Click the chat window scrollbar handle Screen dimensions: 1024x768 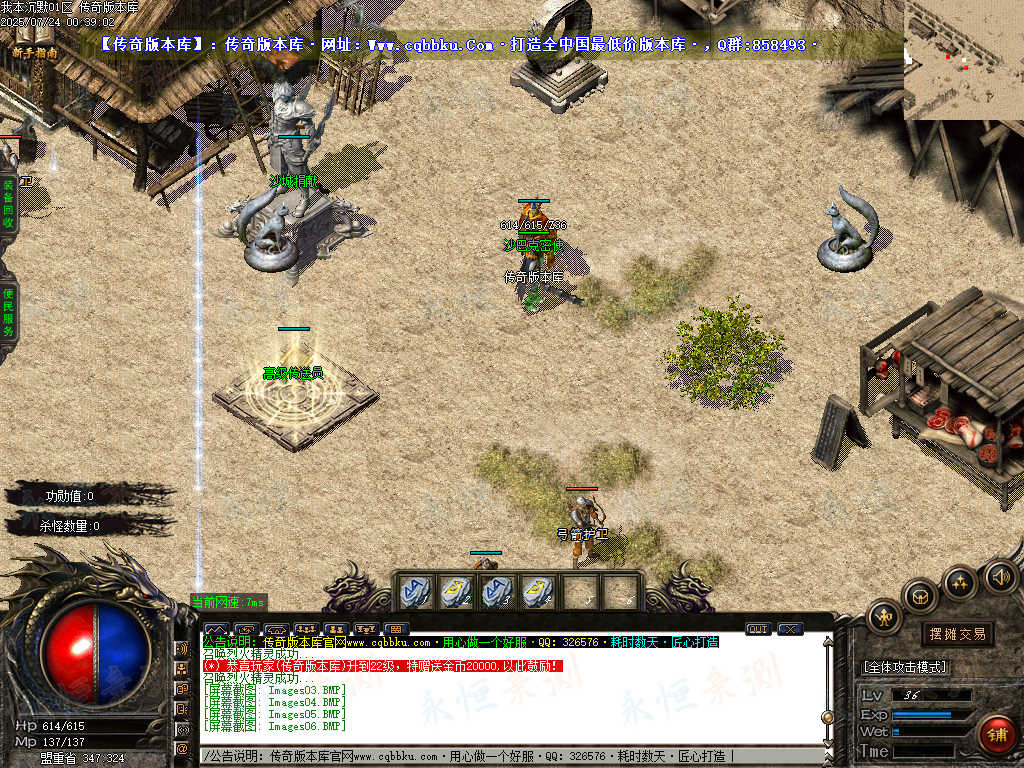tap(827, 716)
